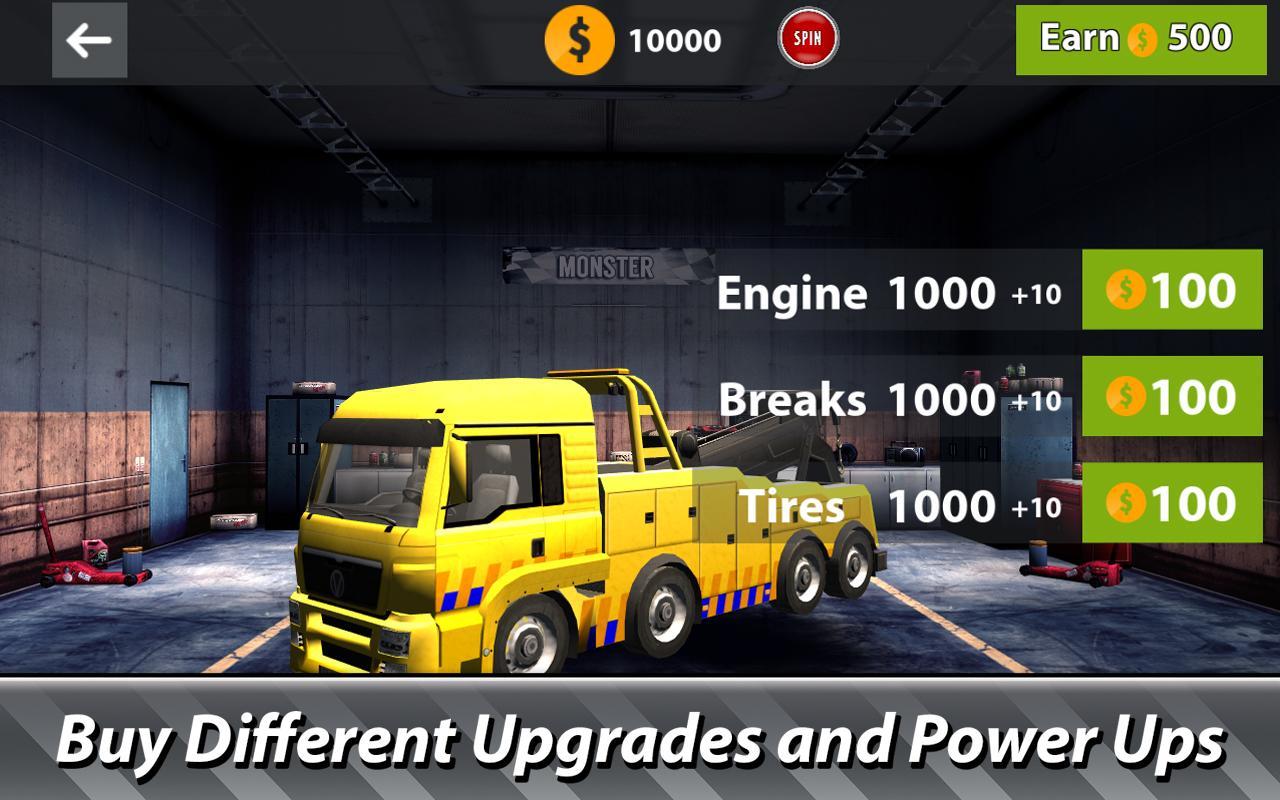Tap the Buy Different Upgrades banner text
This screenshot has height=800, width=1280.
tap(640, 741)
